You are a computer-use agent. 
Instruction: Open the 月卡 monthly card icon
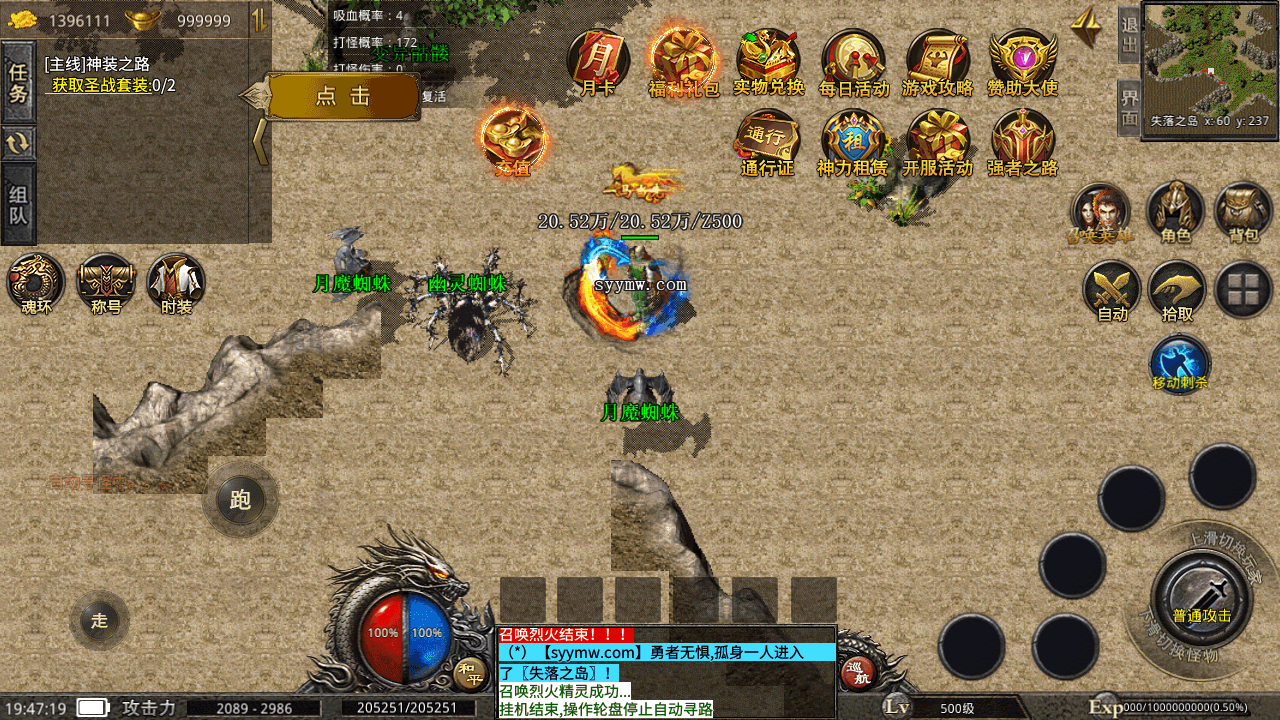pos(598,60)
